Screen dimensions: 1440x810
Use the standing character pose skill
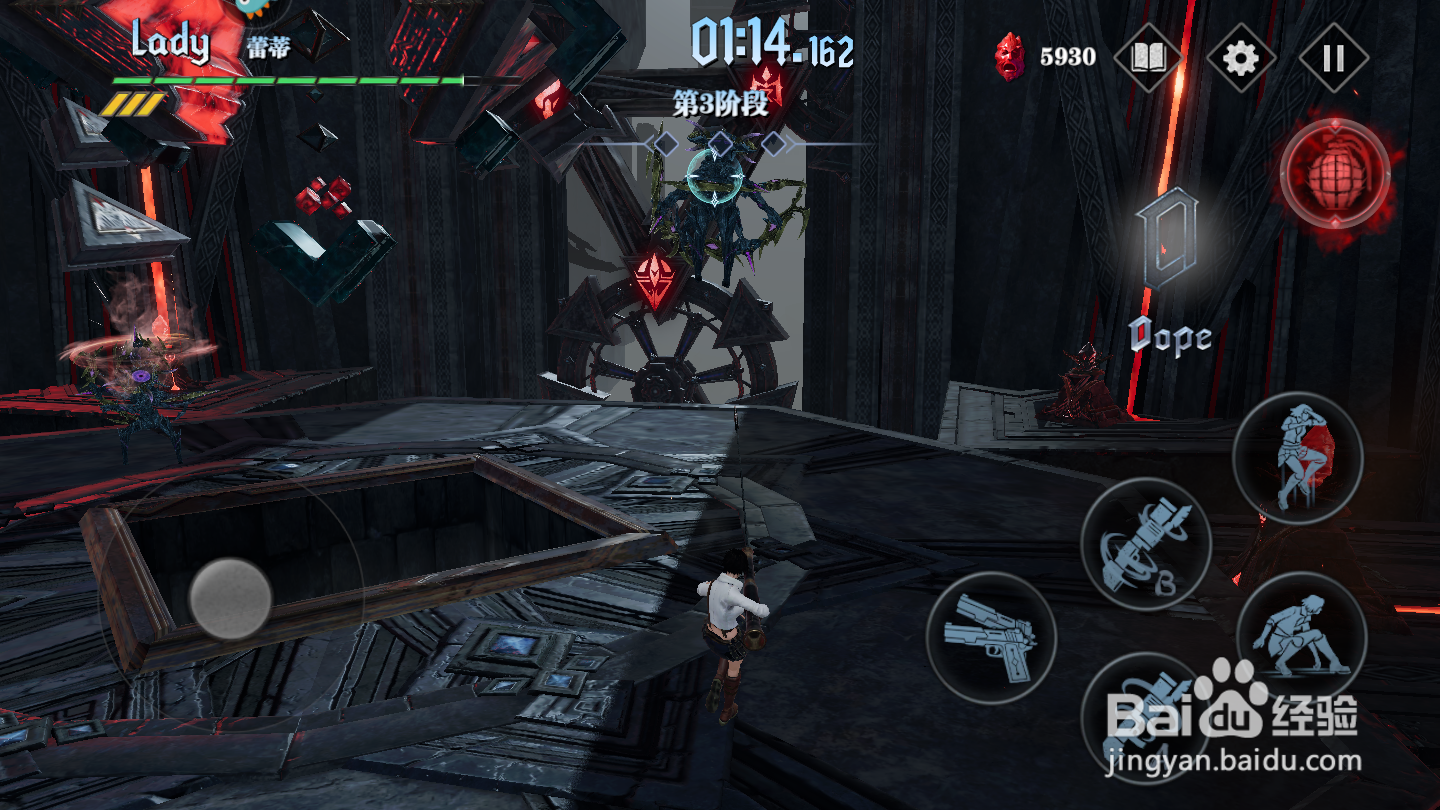coord(1297,457)
